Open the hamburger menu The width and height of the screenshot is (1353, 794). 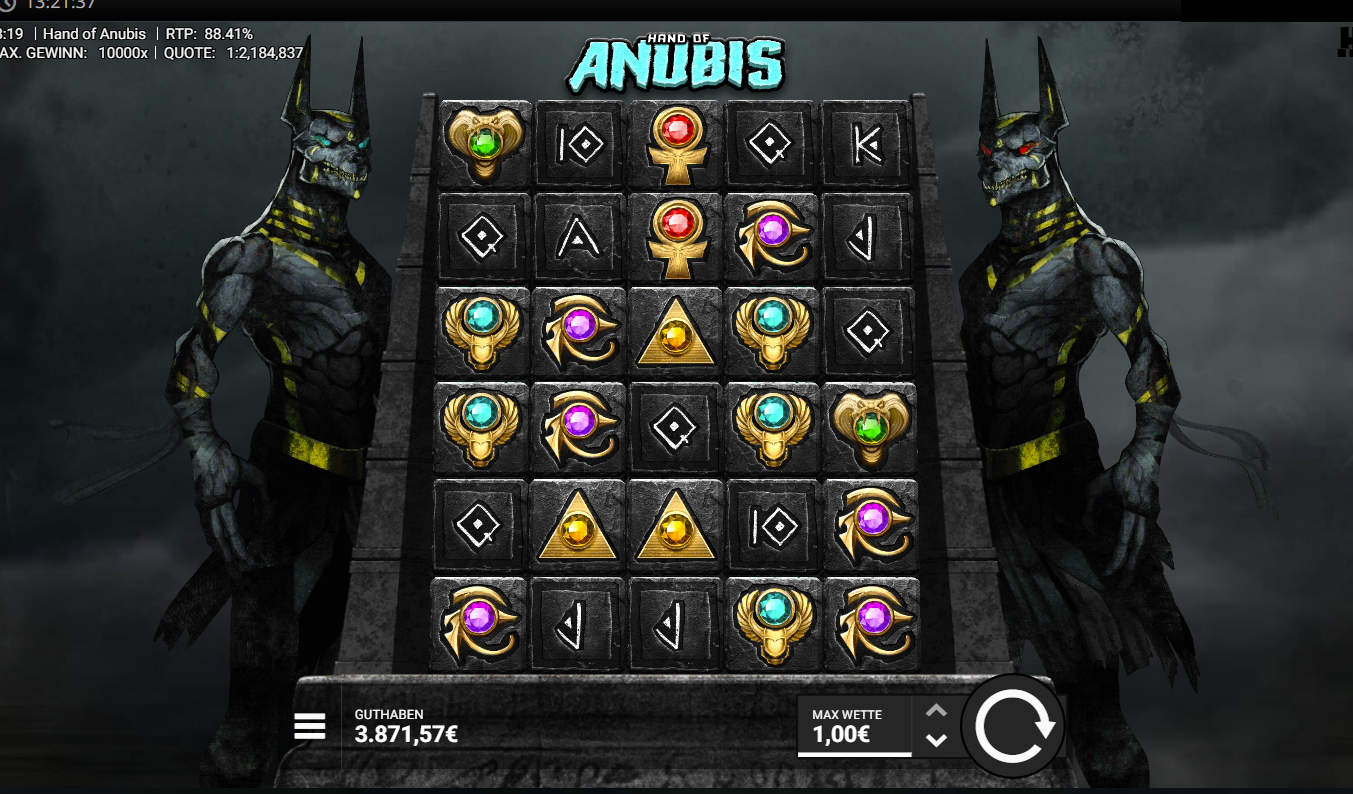(x=310, y=726)
